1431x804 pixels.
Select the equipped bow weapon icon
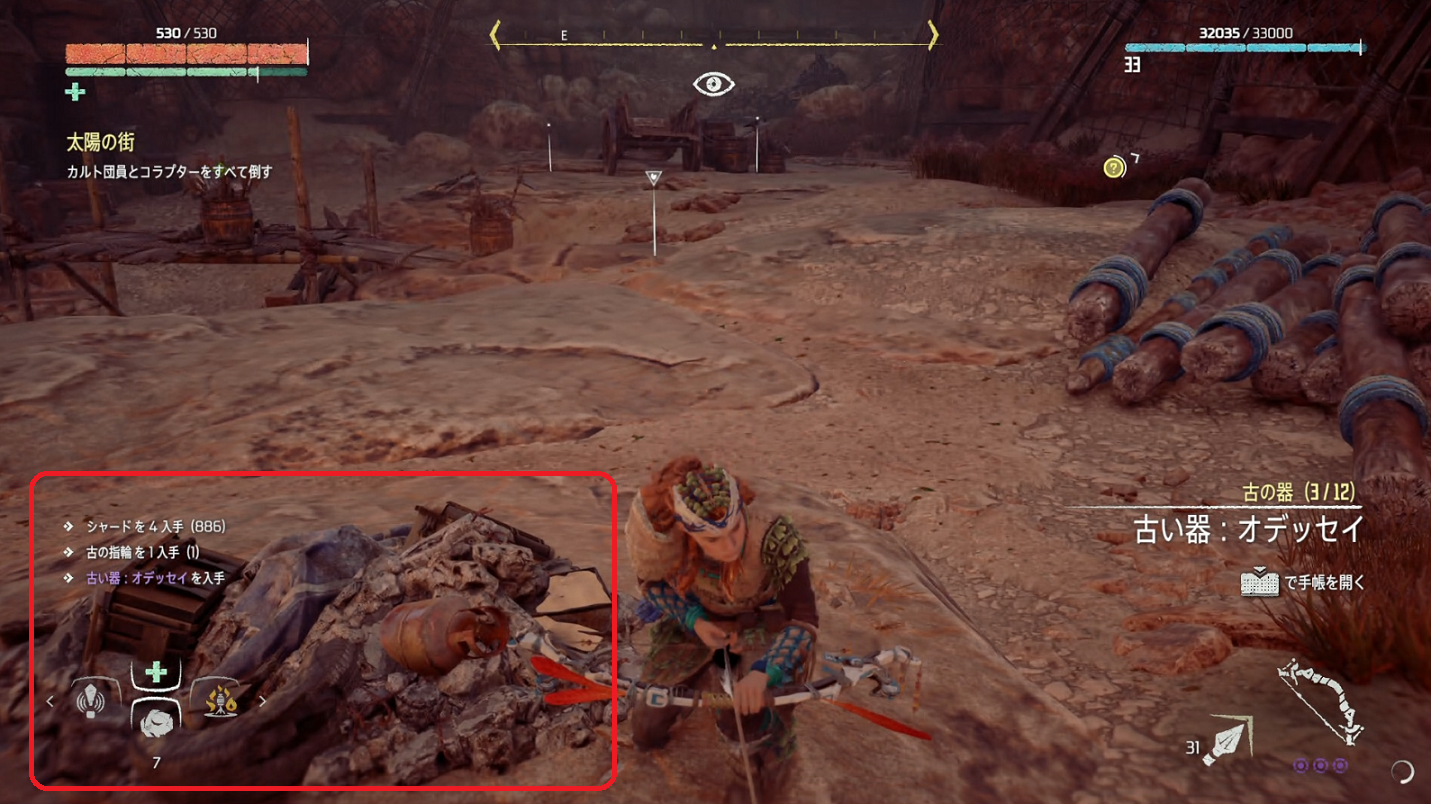coord(1321,702)
